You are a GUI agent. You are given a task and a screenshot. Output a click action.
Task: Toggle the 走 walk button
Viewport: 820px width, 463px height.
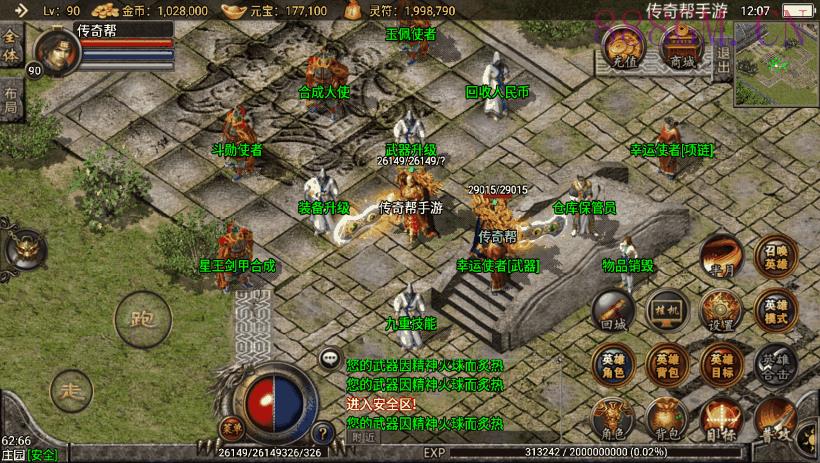(69, 388)
